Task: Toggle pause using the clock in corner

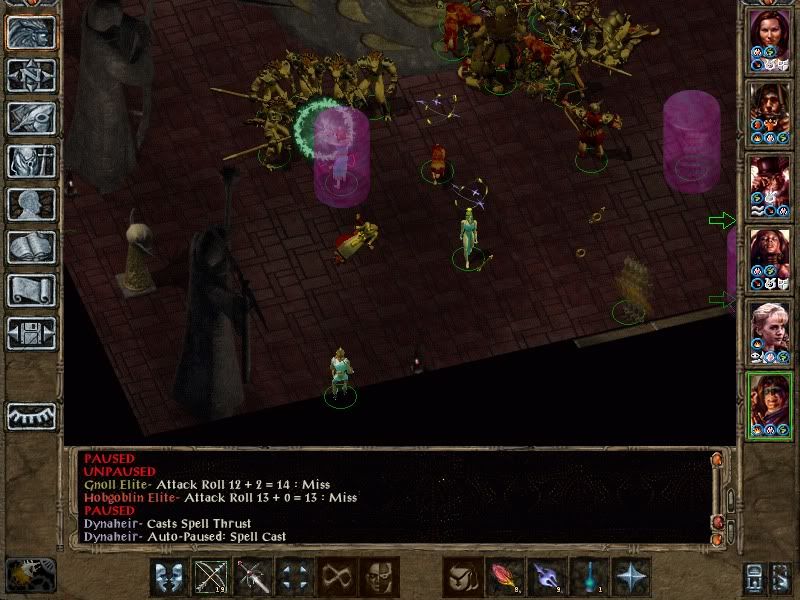Action: click(28, 575)
